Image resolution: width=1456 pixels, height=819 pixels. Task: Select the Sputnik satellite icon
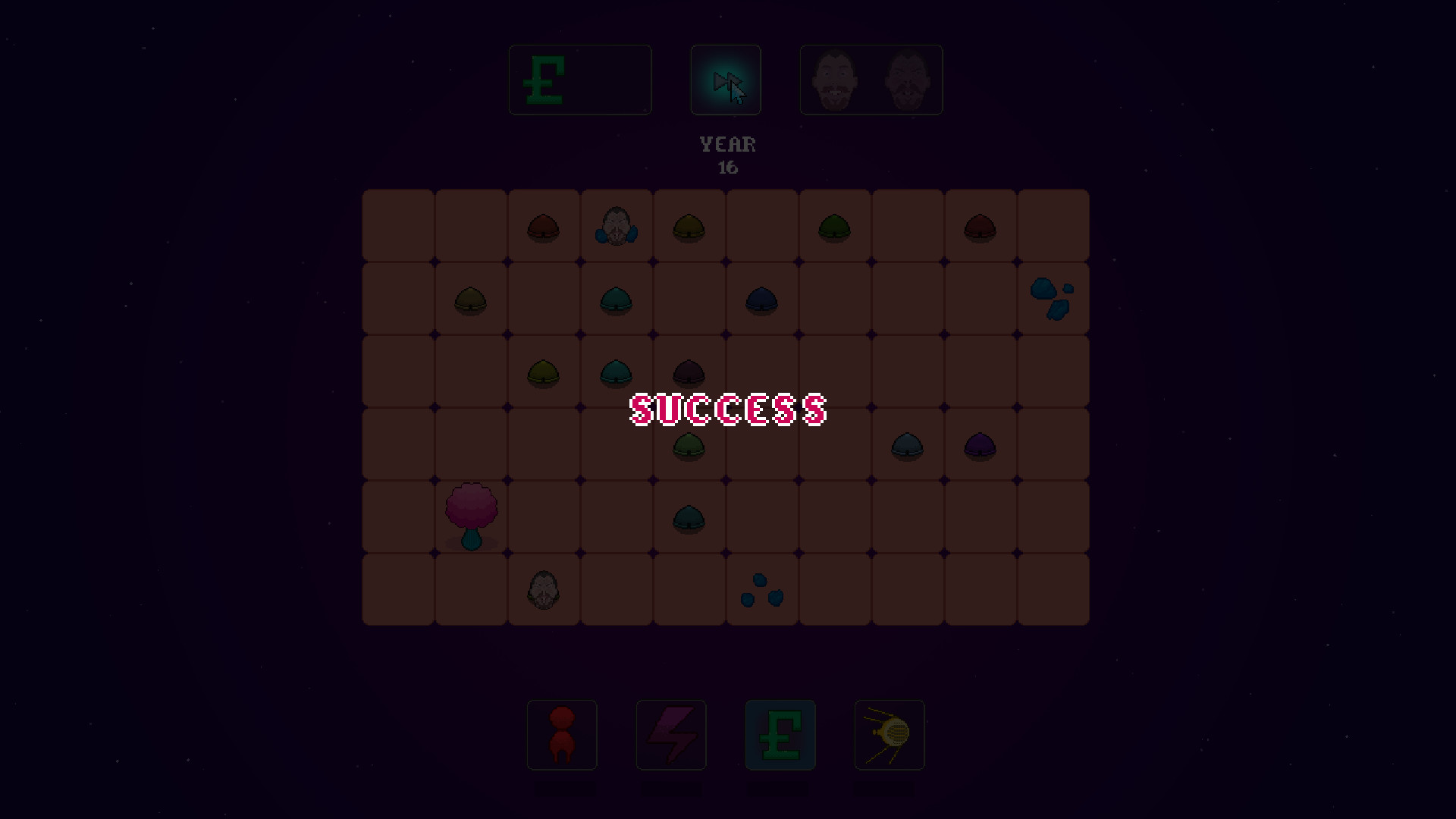[x=888, y=735]
